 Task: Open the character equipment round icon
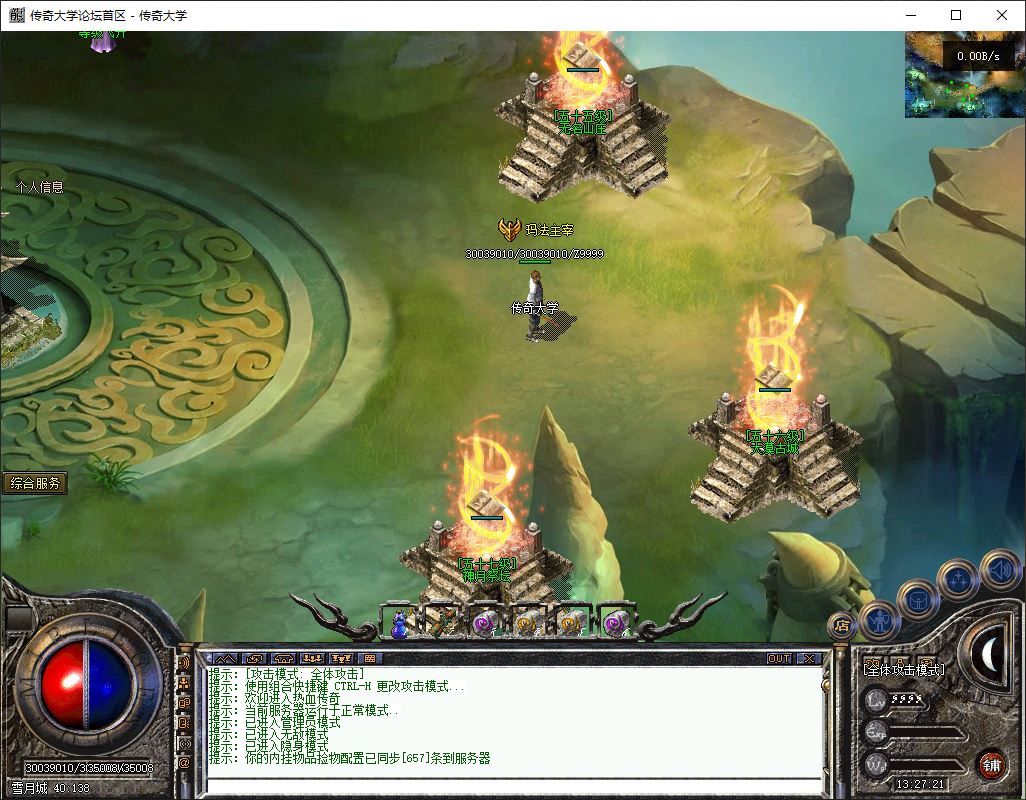[879, 618]
